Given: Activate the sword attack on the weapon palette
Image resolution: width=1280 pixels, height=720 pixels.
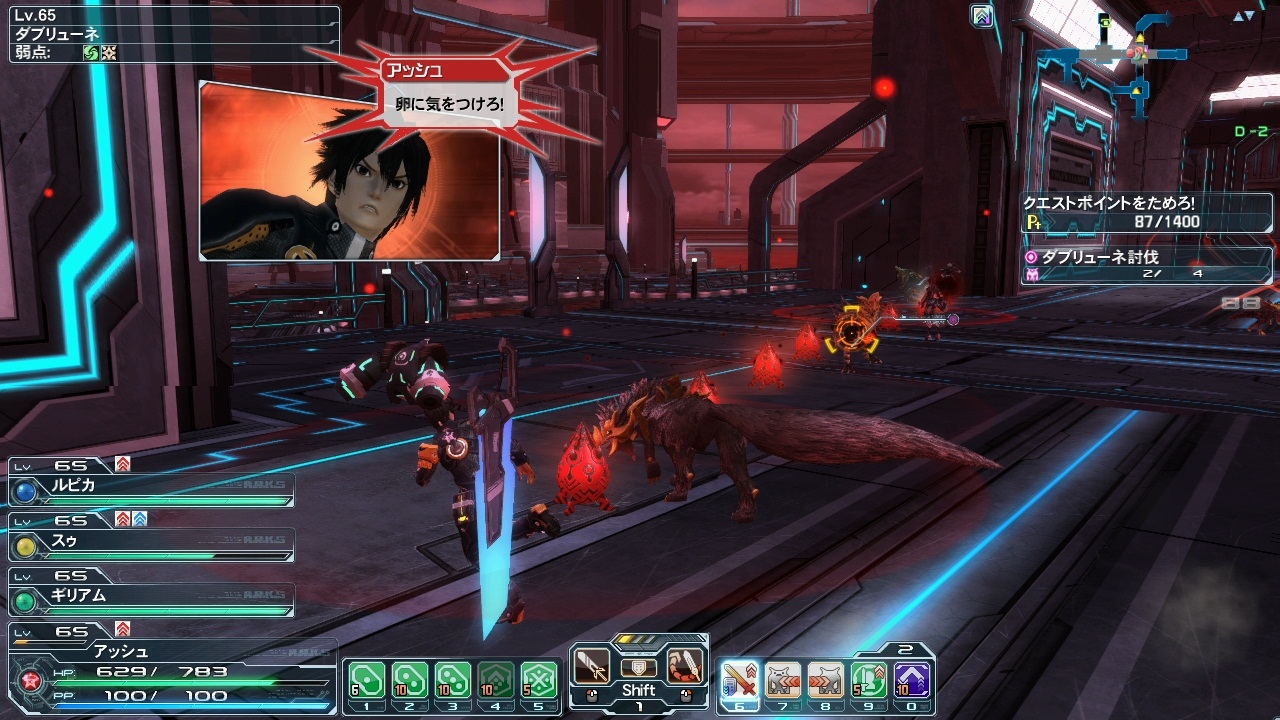Looking at the screenshot, I should [x=592, y=666].
